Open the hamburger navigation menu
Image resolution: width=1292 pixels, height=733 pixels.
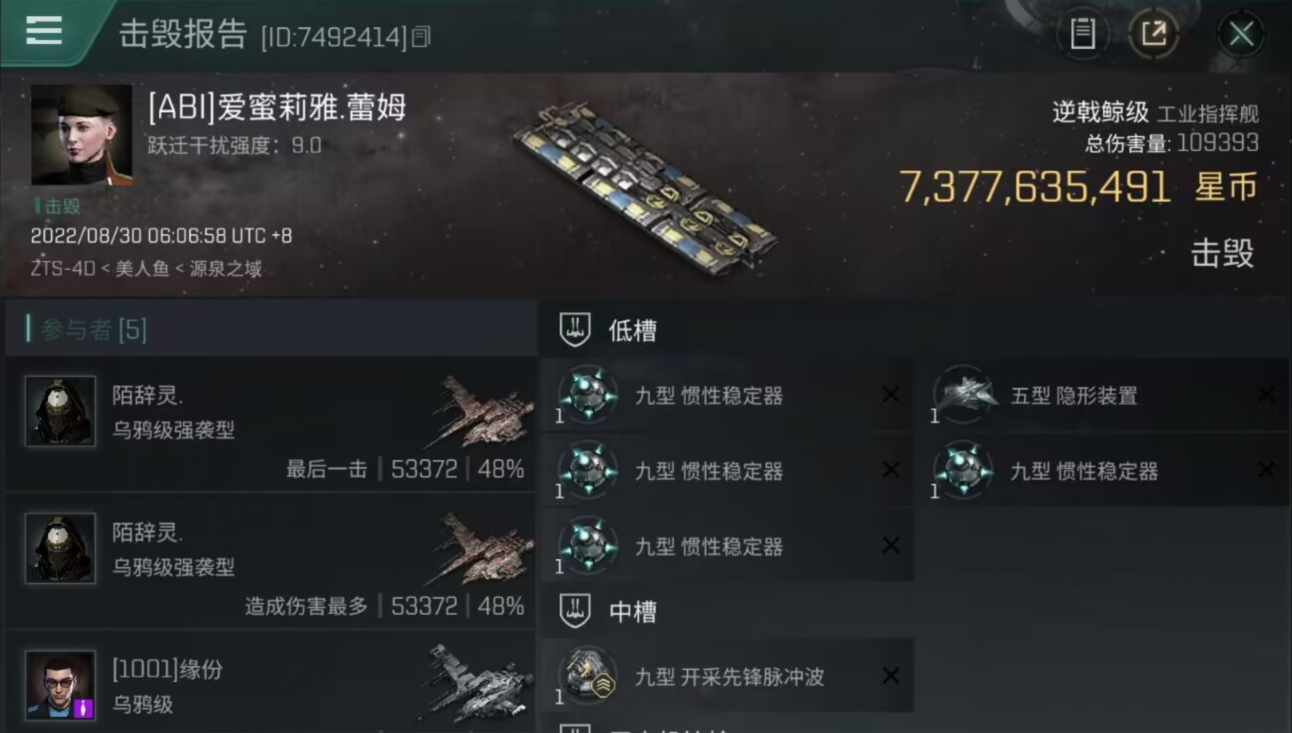pos(42,30)
